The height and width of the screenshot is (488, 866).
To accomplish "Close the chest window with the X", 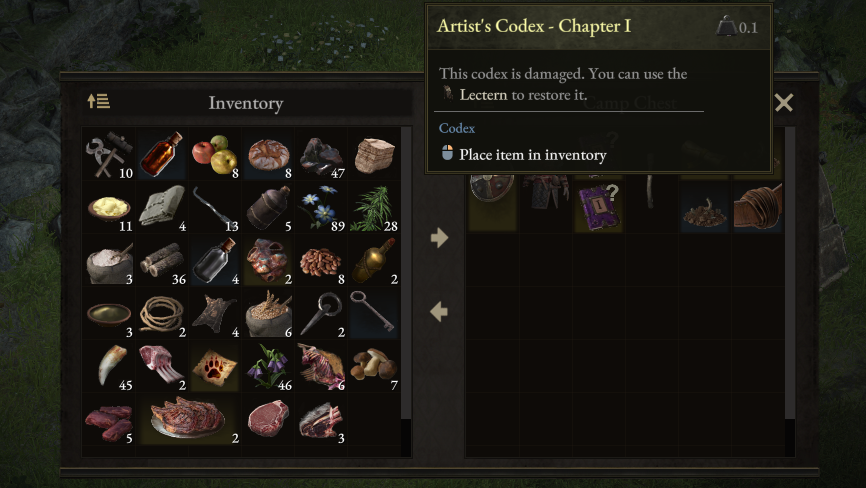I will (x=784, y=102).
